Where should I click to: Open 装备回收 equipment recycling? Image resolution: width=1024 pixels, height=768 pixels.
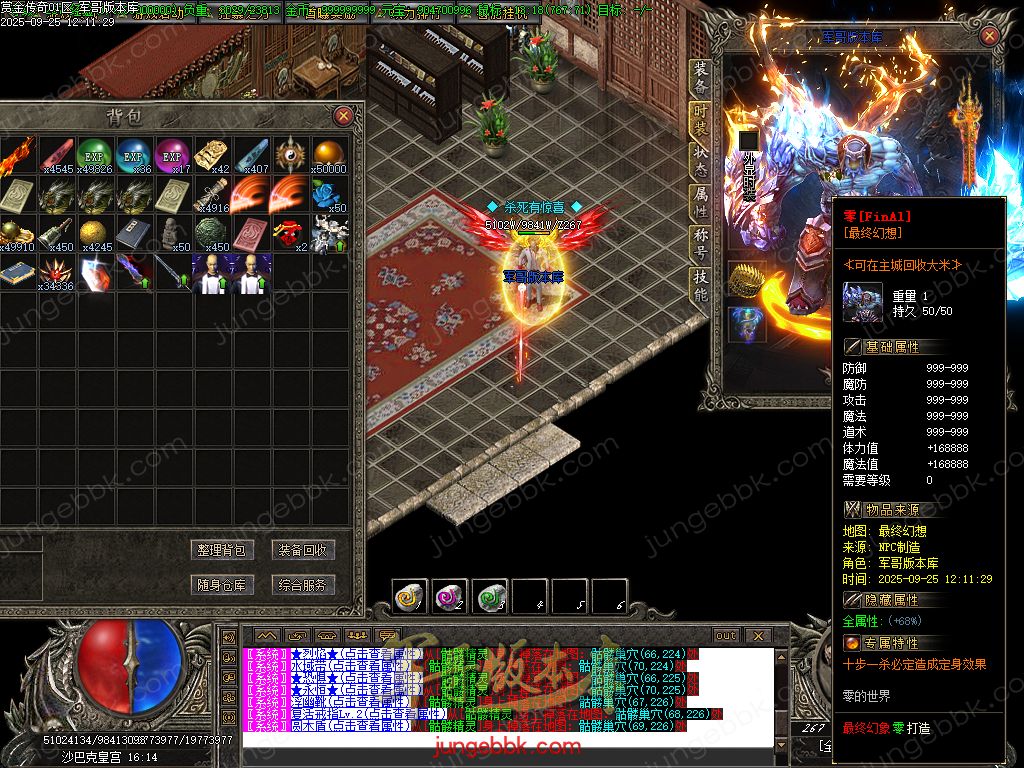tap(303, 550)
